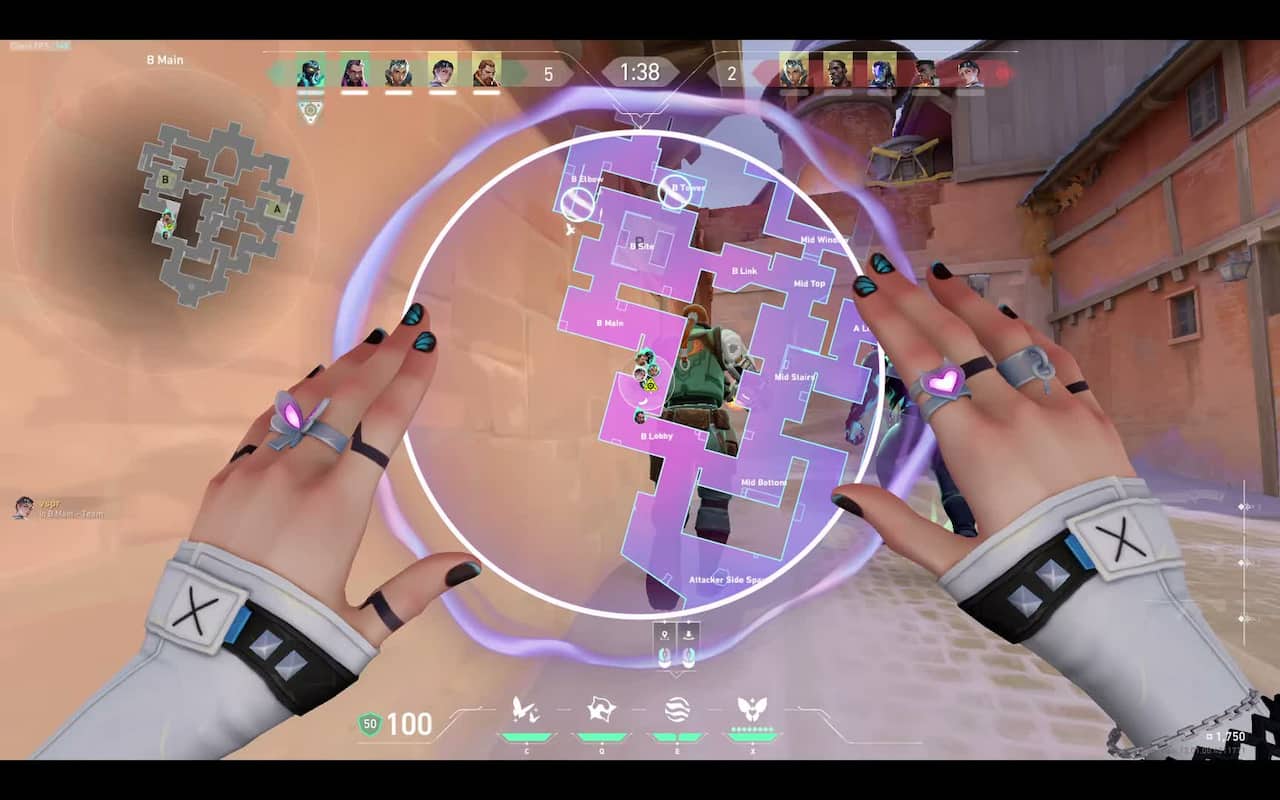This screenshot has height=800, width=1280.
Task: Click Attacker Side Spawn on the placement map
Action: point(729,577)
